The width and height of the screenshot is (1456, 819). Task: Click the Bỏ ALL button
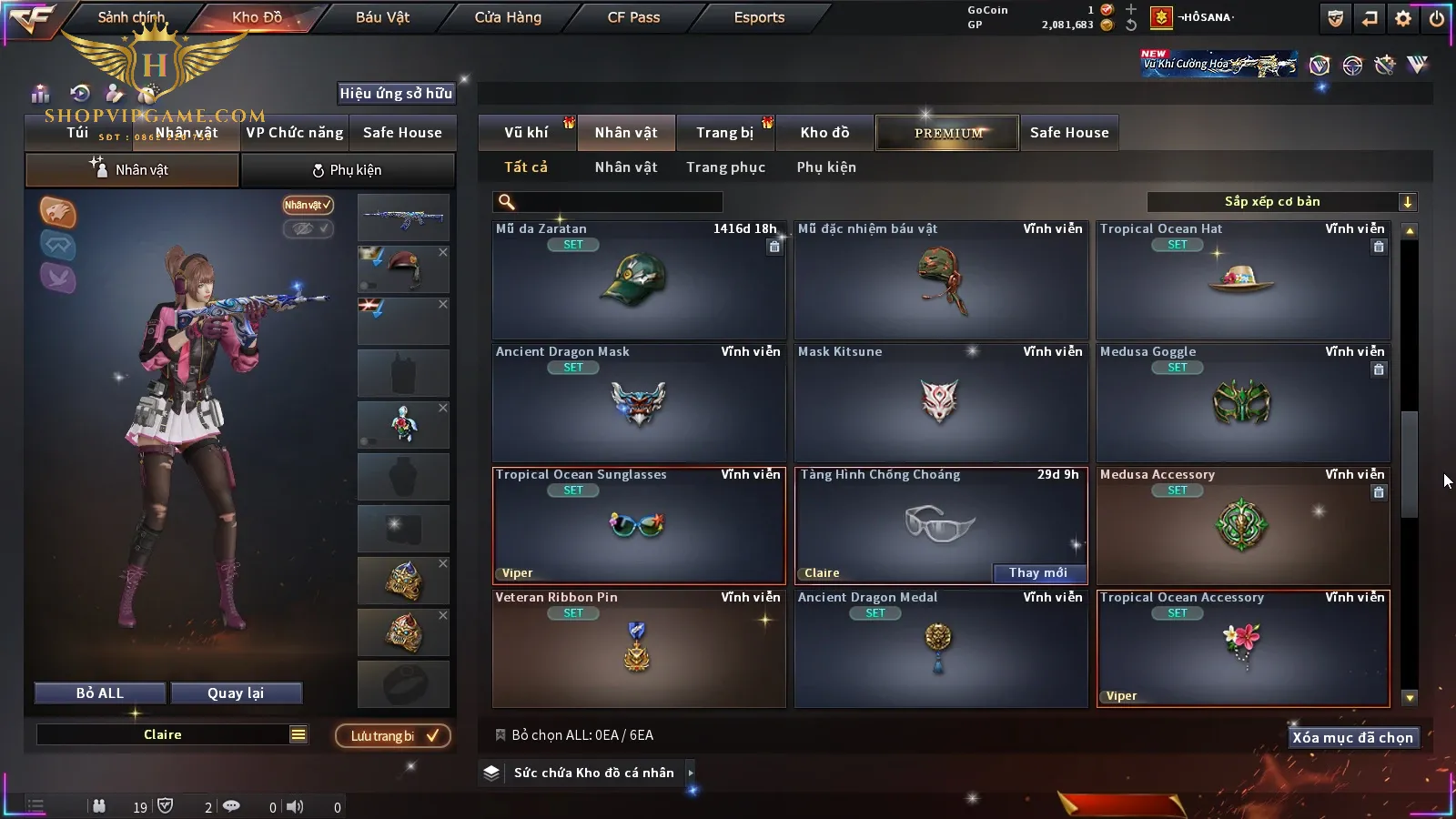click(100, 693)
